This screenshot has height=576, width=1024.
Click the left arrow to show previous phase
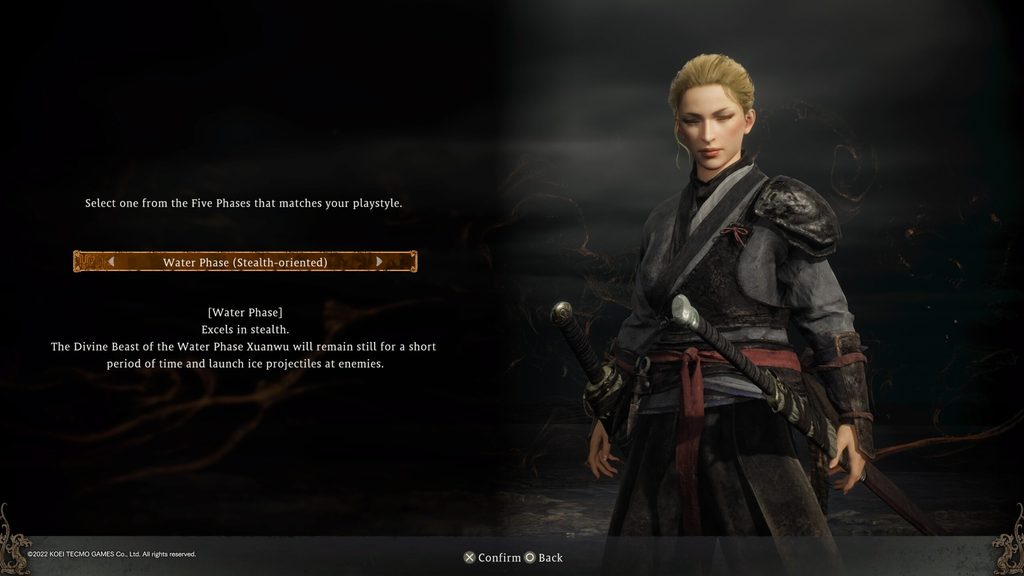[x=111, y=262]
